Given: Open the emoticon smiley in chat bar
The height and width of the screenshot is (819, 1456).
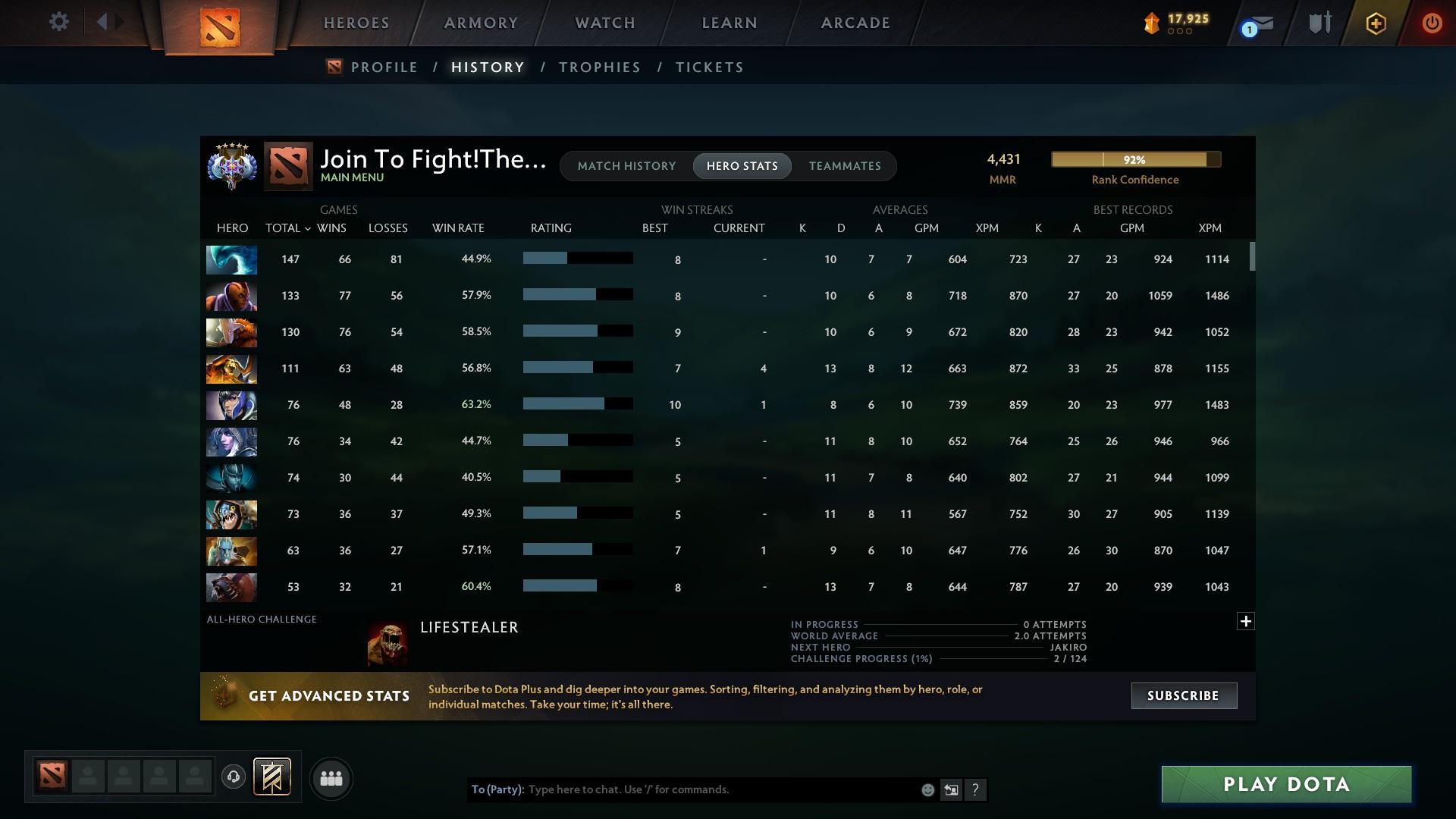Looking at the screenshot, I should point(927,789).
